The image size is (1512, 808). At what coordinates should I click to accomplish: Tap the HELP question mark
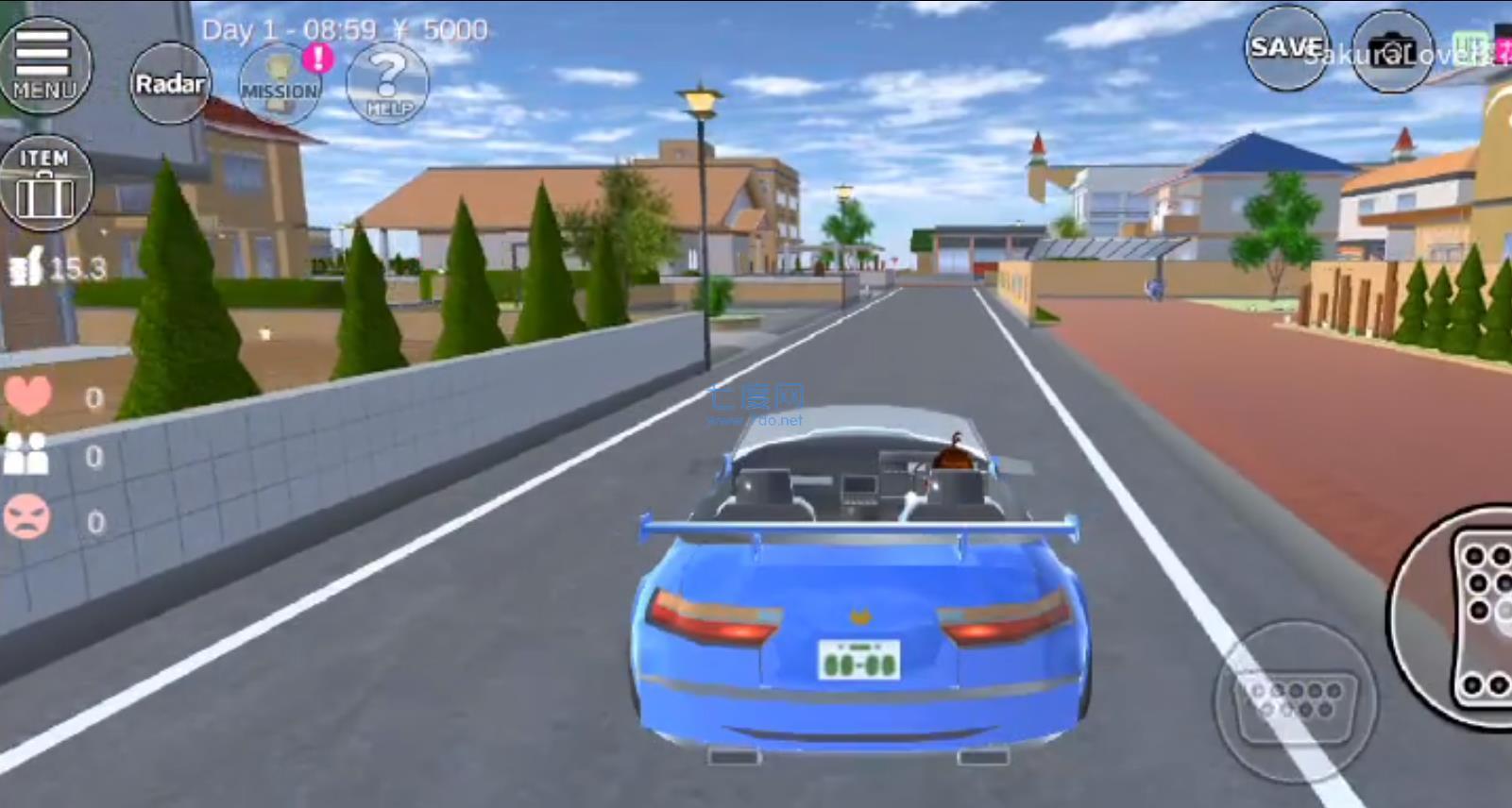click(387, 85)
